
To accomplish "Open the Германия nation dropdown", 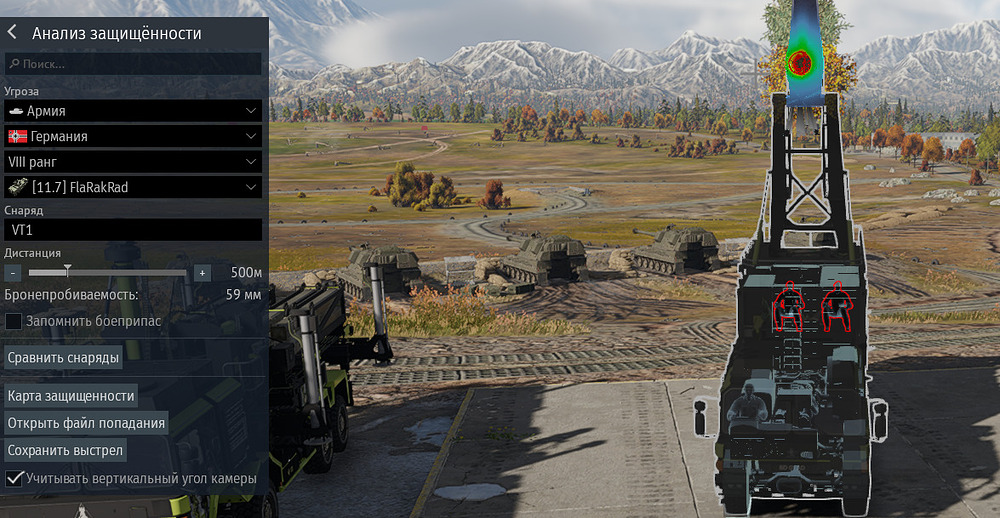I will click(x=133, y=136).
